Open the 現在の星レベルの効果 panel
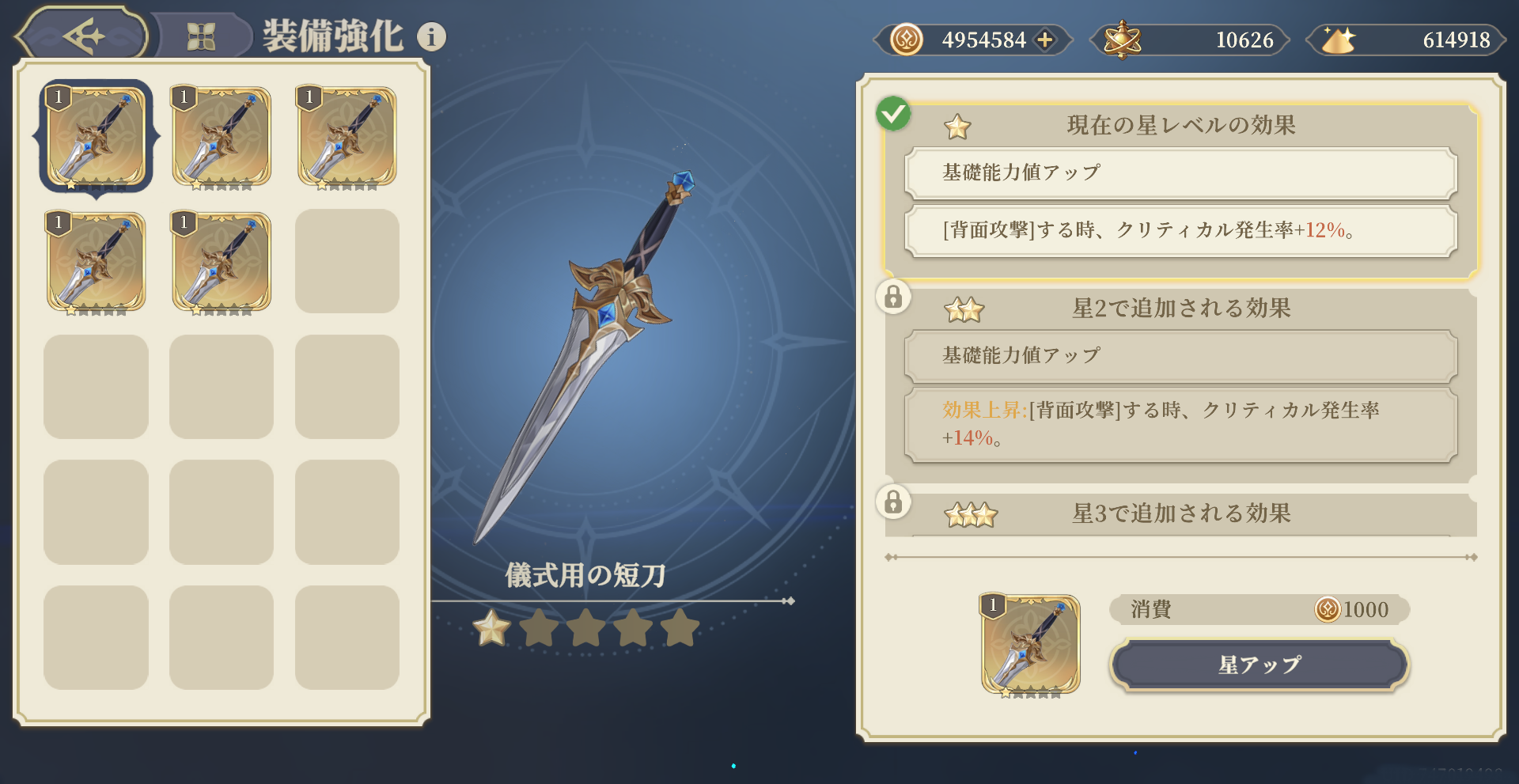The image size is (1519, 784). 1180,126
